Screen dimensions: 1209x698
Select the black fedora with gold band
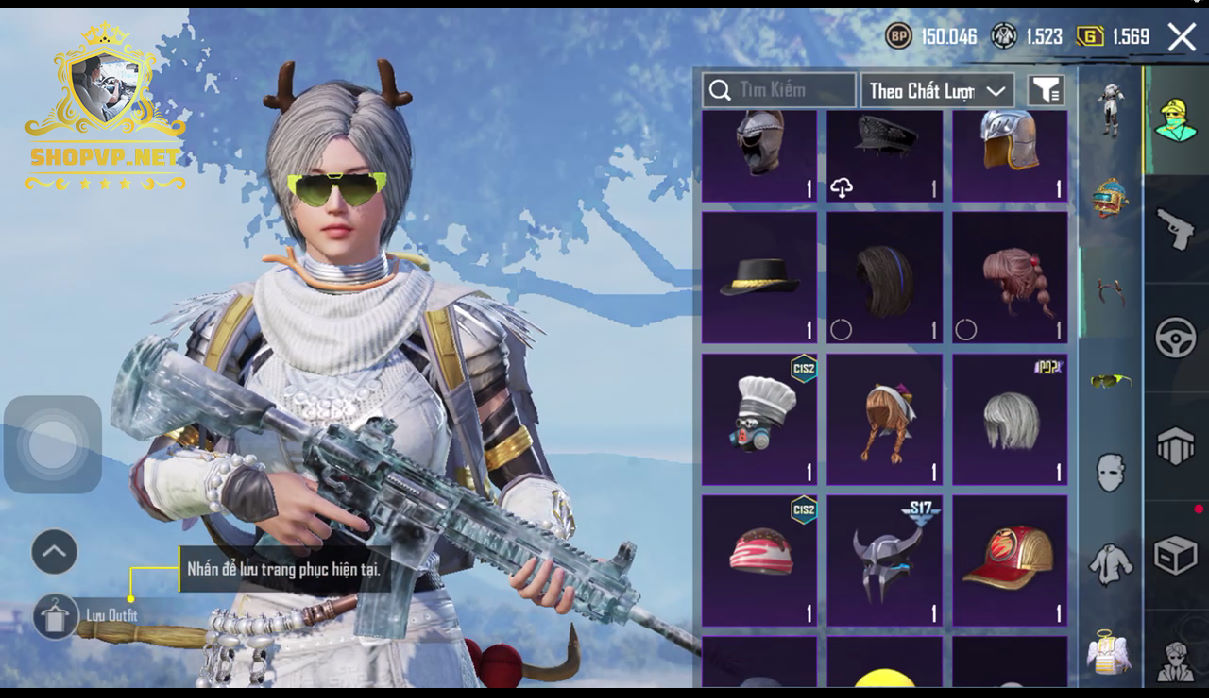click(759, 277)
